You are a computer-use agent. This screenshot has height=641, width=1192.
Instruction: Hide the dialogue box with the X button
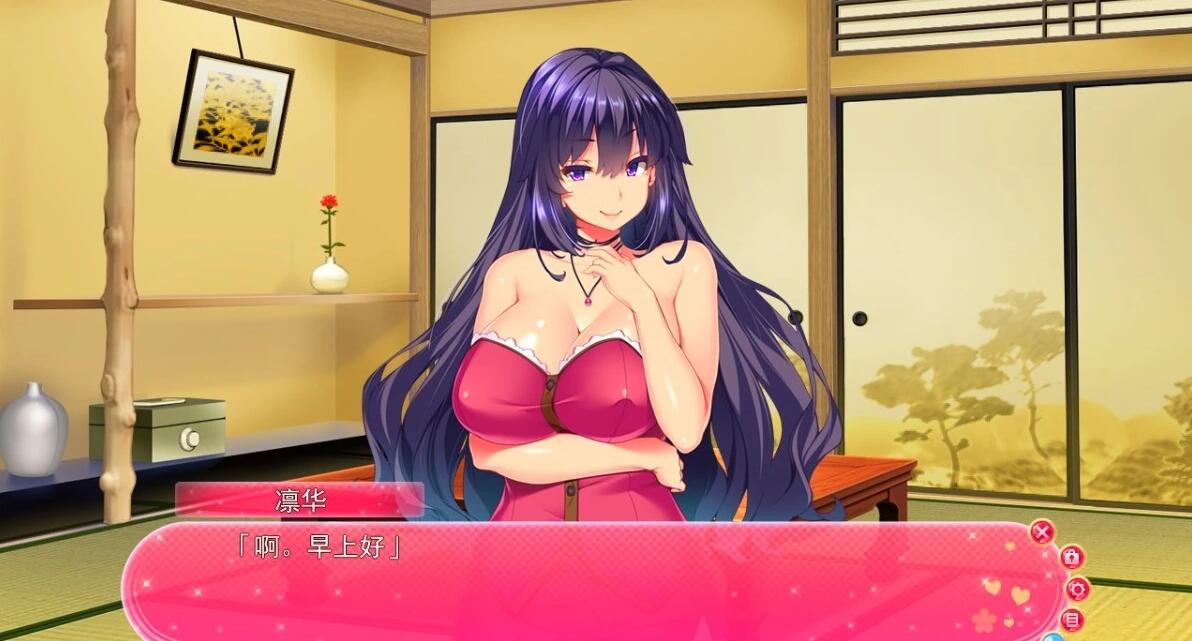click(1042, 532)
